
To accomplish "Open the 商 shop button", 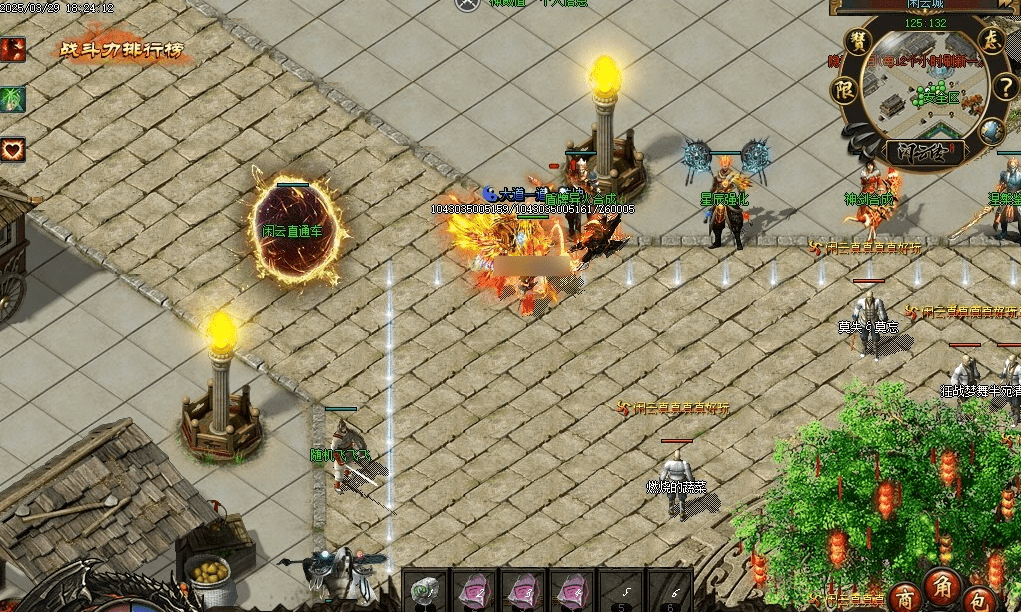I will tap(905, 594).
